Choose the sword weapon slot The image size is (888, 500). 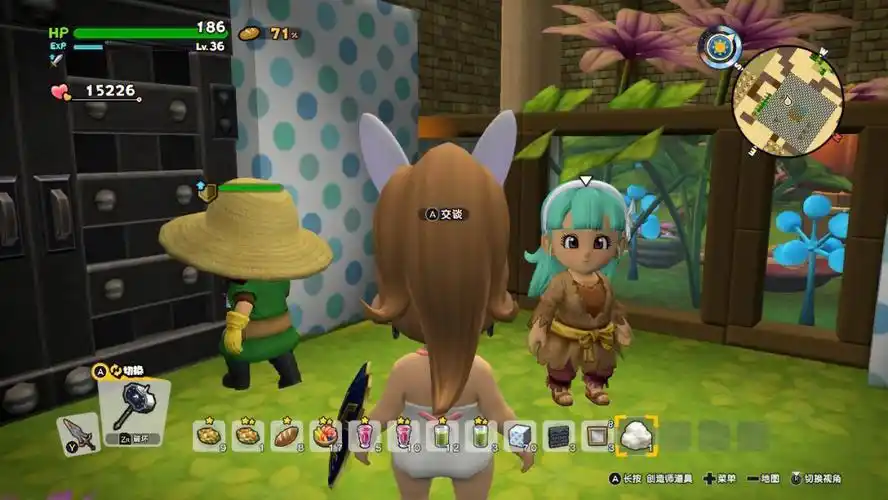point(79,434)
